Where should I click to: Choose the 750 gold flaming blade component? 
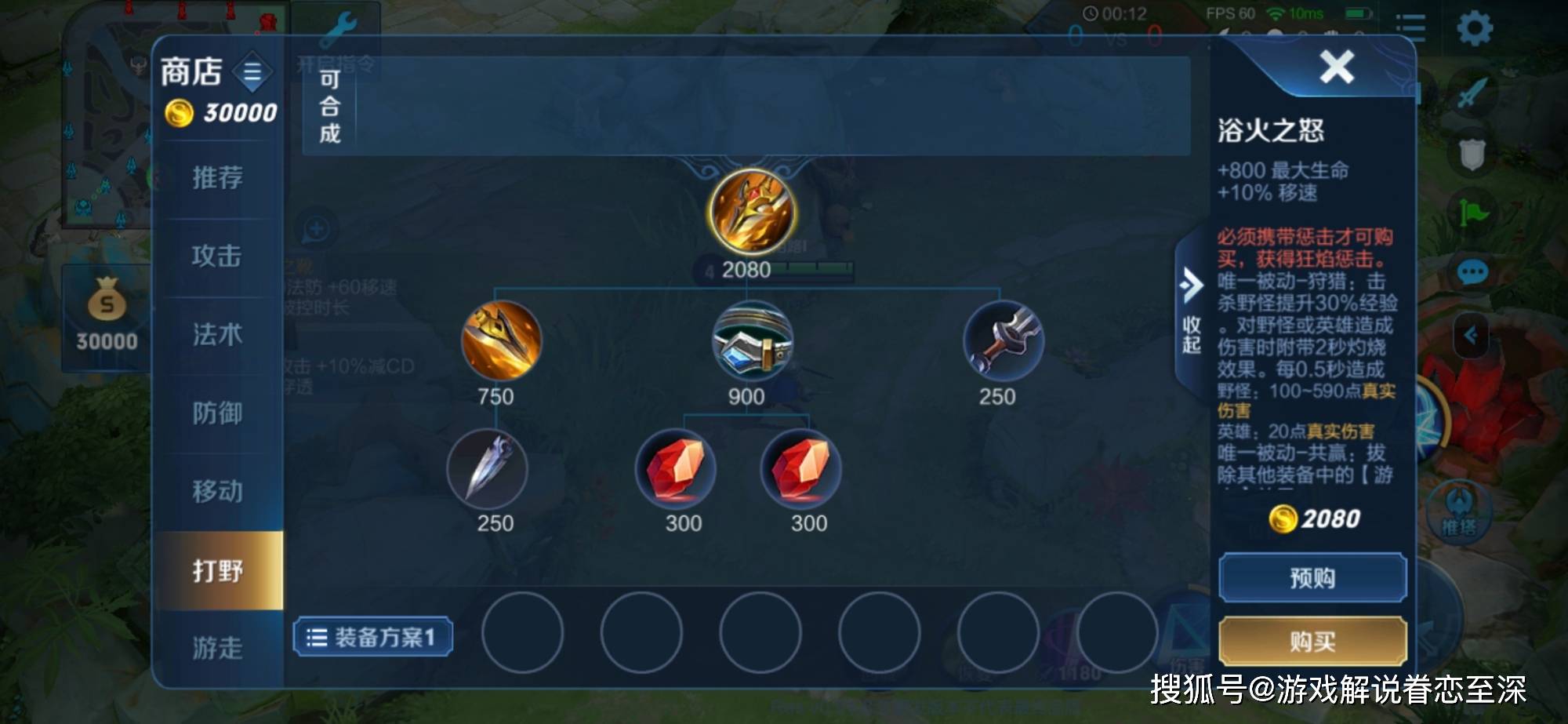502,341
